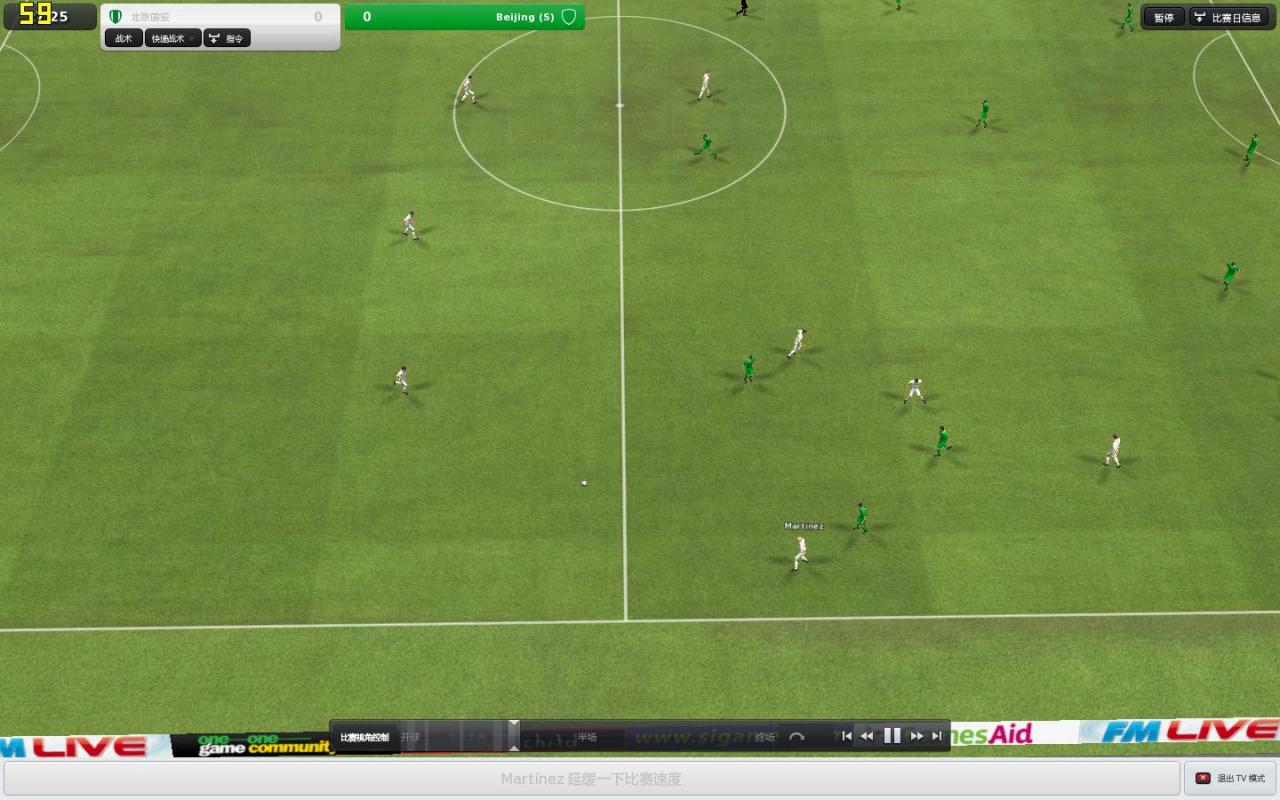Pause playback in the replay control bar

pyautogui.click(x=892, y=736)
